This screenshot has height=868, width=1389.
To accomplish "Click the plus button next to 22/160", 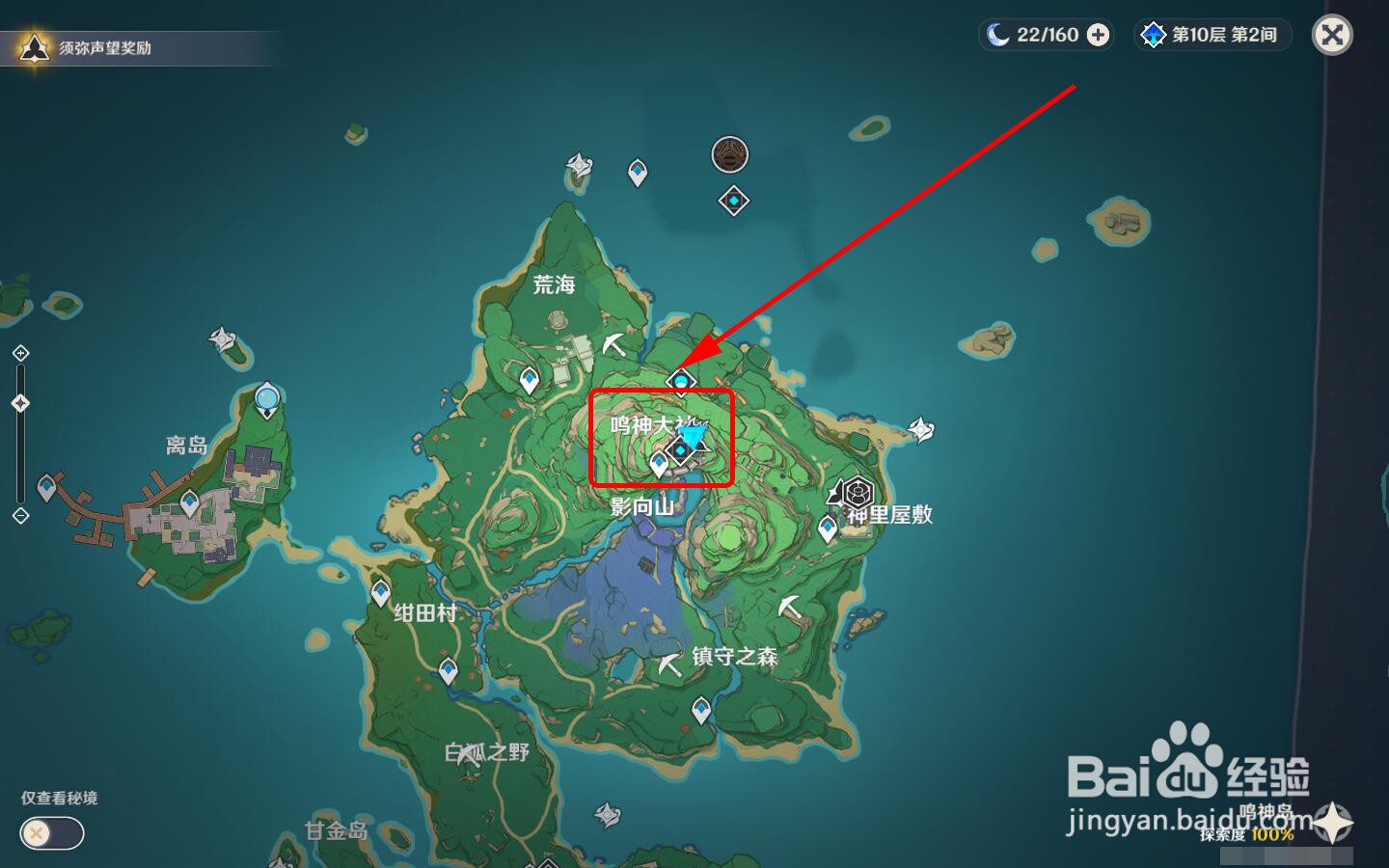I will click(x=1096, y=35).
